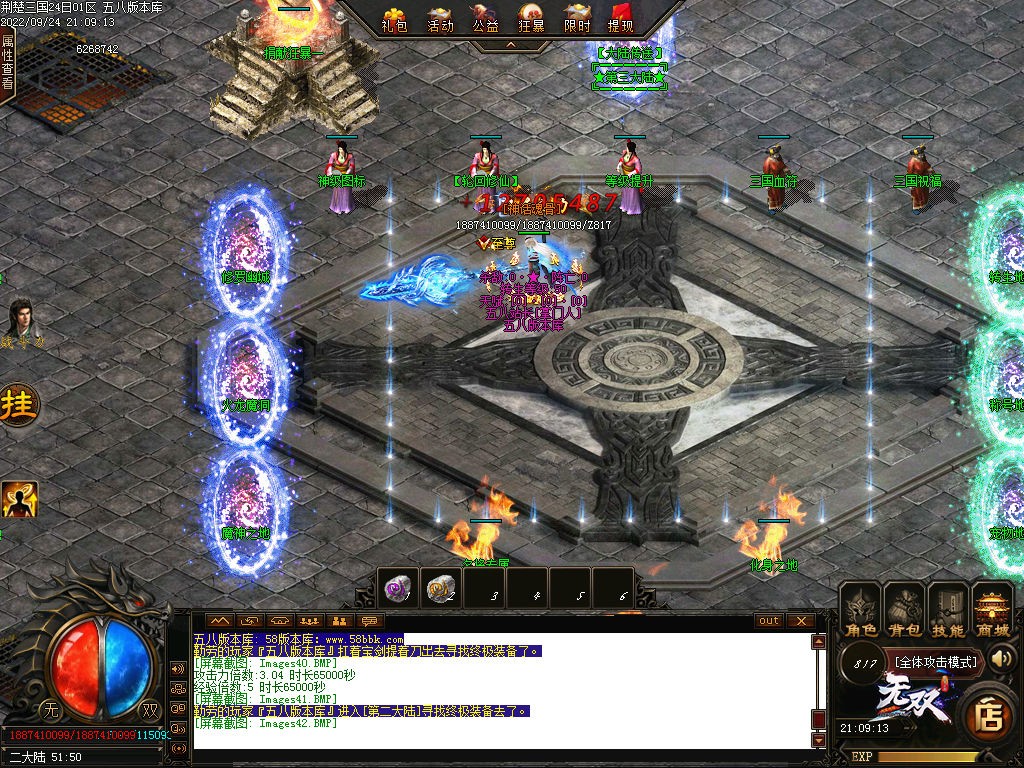1024x768 pixels.
Task: Open the 提现 red envelope menu
Action: coord(621,18)
